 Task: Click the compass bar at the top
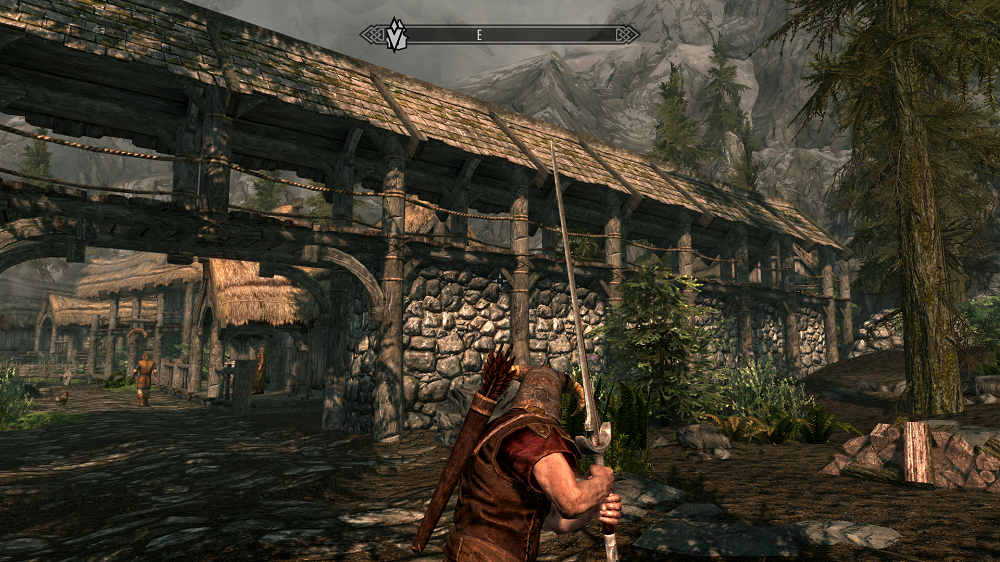pyautogui.click(x=500, y=35)
